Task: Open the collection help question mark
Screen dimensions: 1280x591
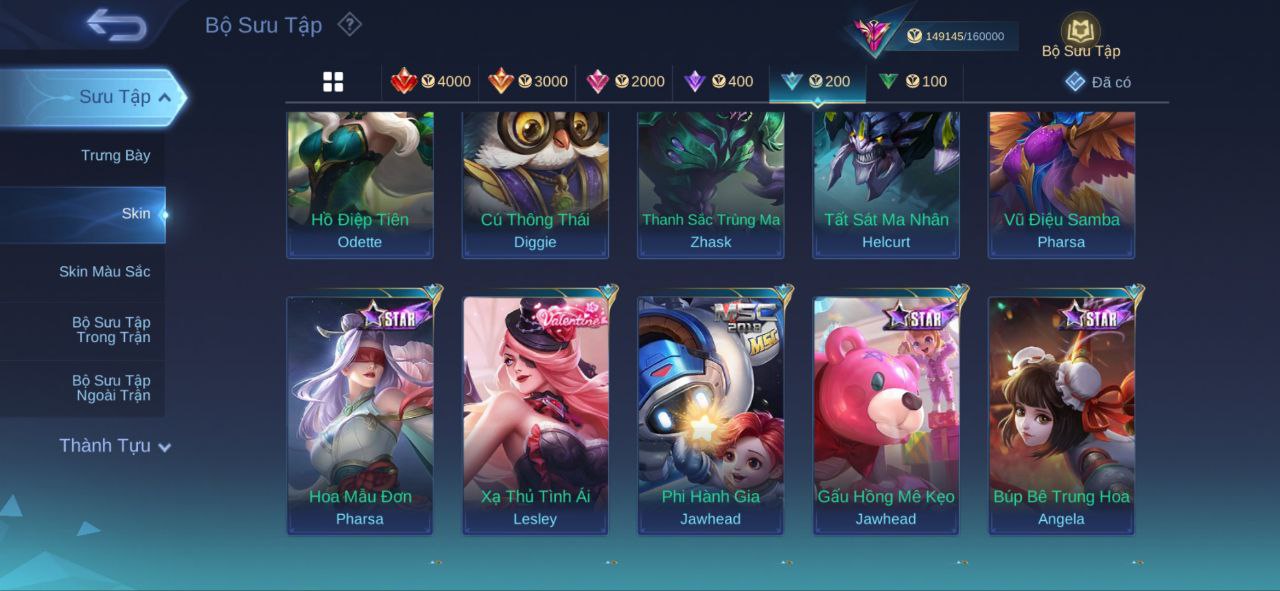Action: 349,24
